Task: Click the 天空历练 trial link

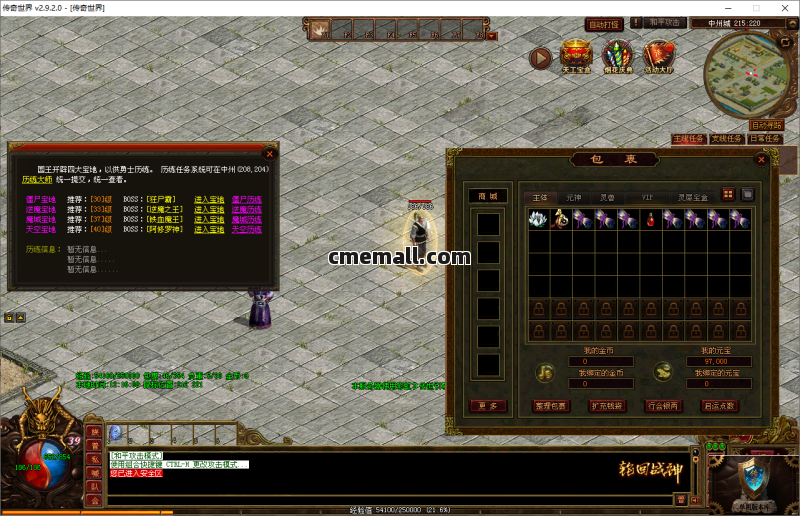Action: coord(246,229)
